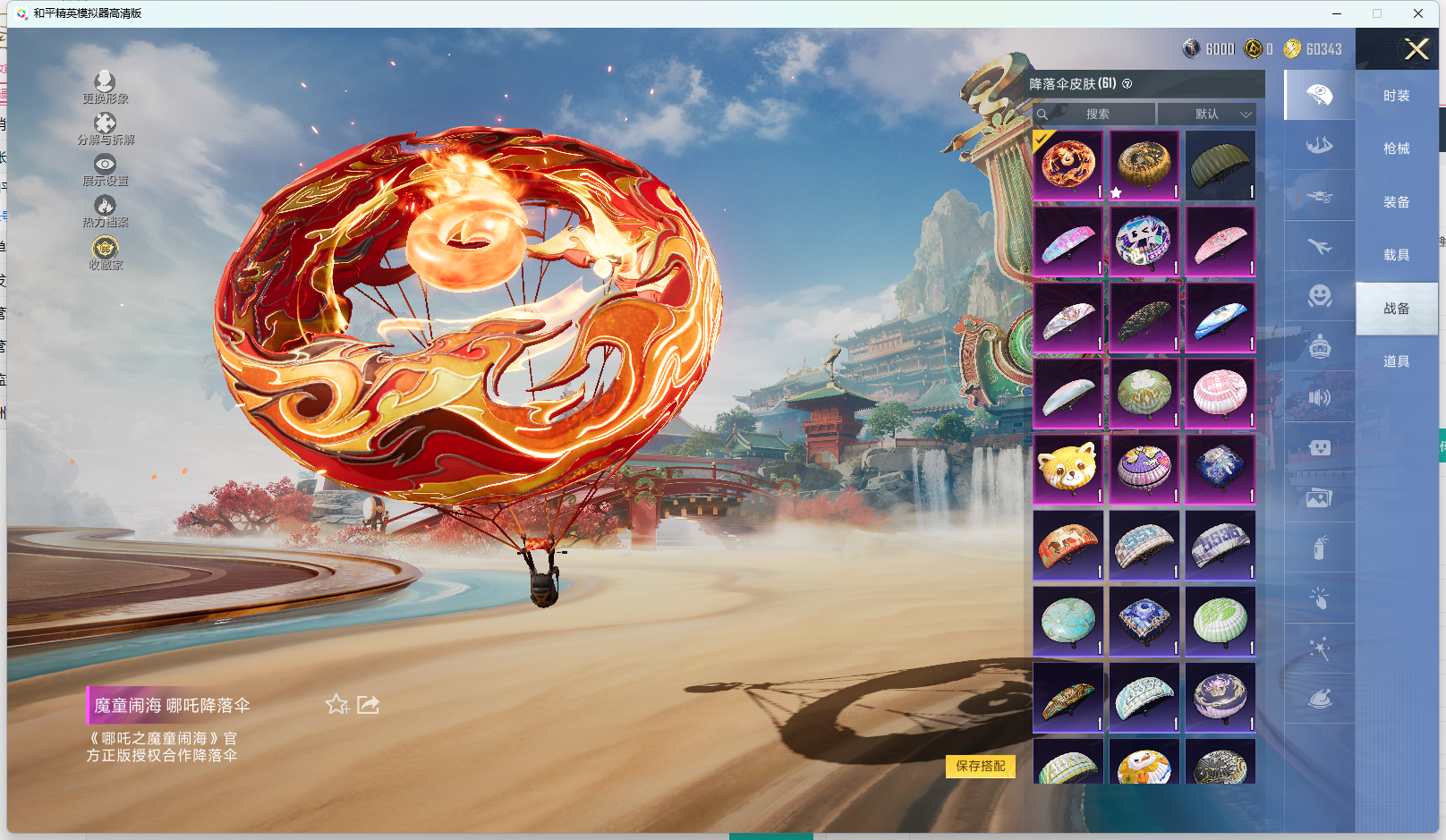
Task: Open 更换形象 change appearance
Action: click(105, 86)
